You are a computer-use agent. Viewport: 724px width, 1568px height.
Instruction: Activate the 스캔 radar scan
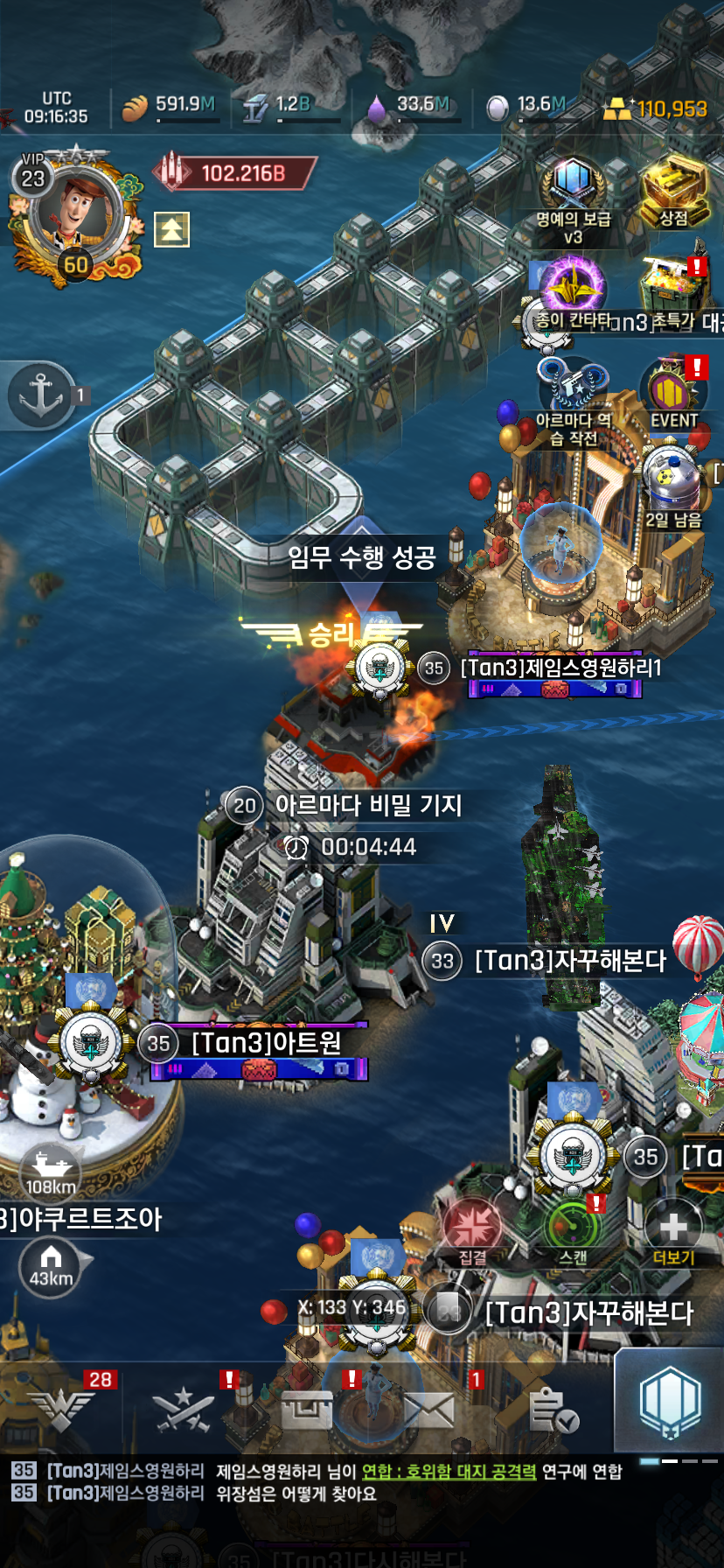click(x=574, y=1228)
